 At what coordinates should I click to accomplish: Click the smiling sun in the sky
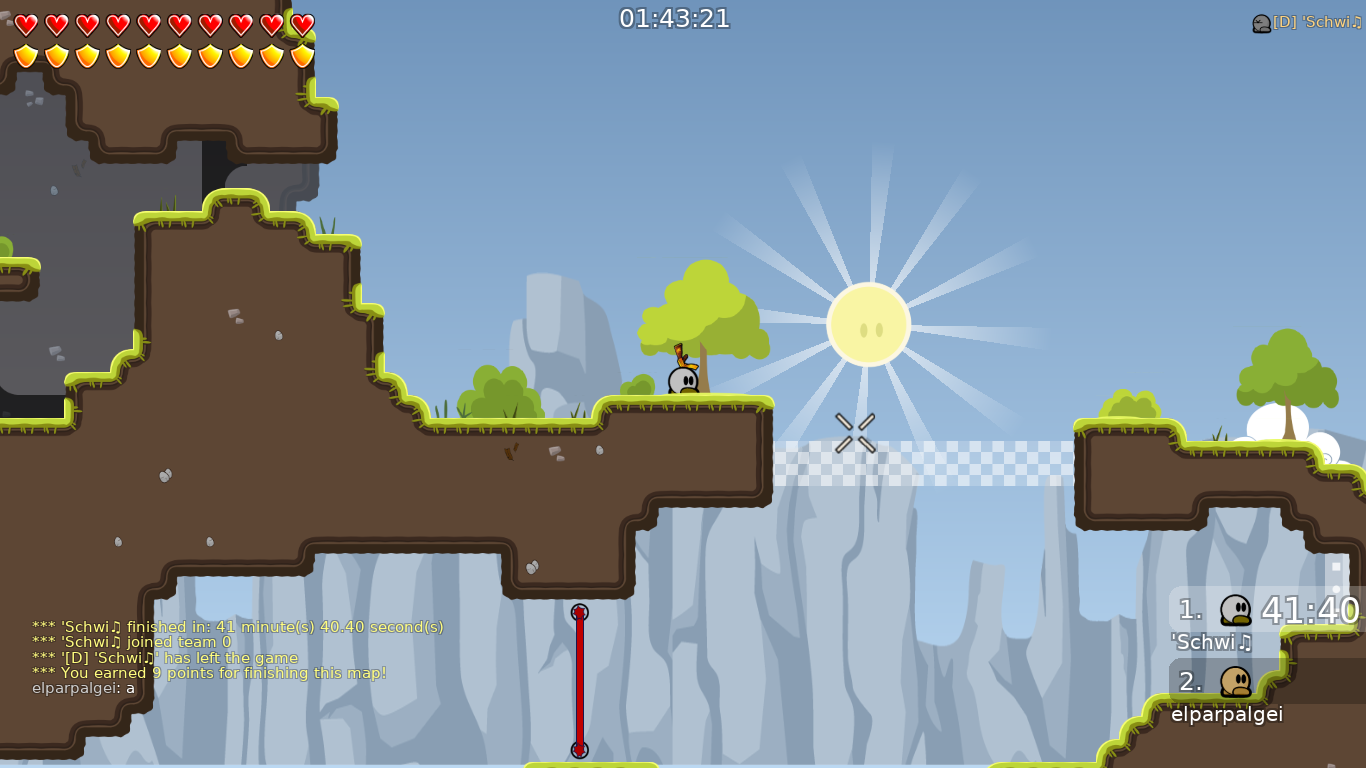point(869,324)
